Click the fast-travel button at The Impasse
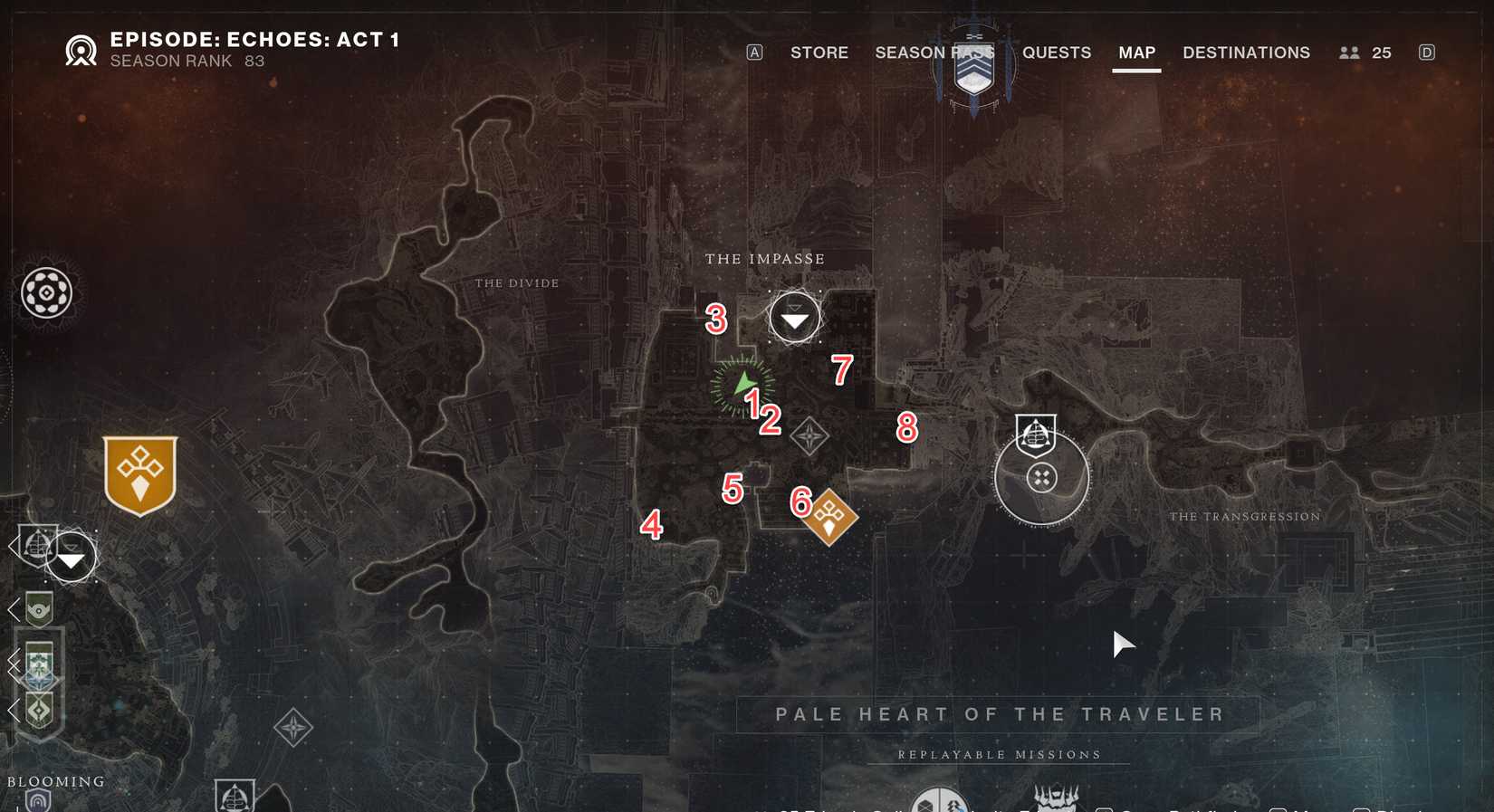 794,318
